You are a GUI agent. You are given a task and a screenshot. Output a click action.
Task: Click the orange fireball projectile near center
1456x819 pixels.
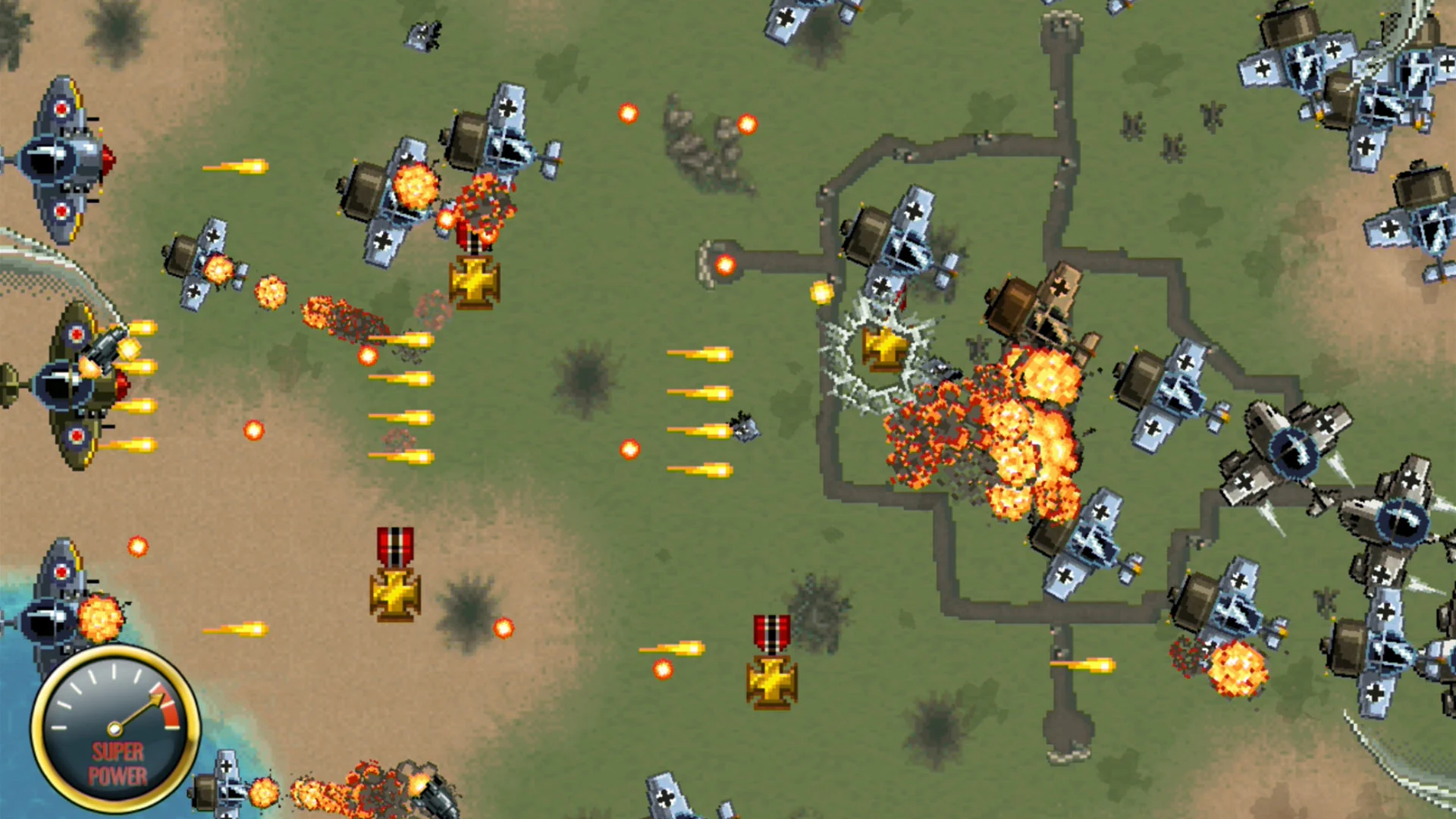(x=629, y=447)
